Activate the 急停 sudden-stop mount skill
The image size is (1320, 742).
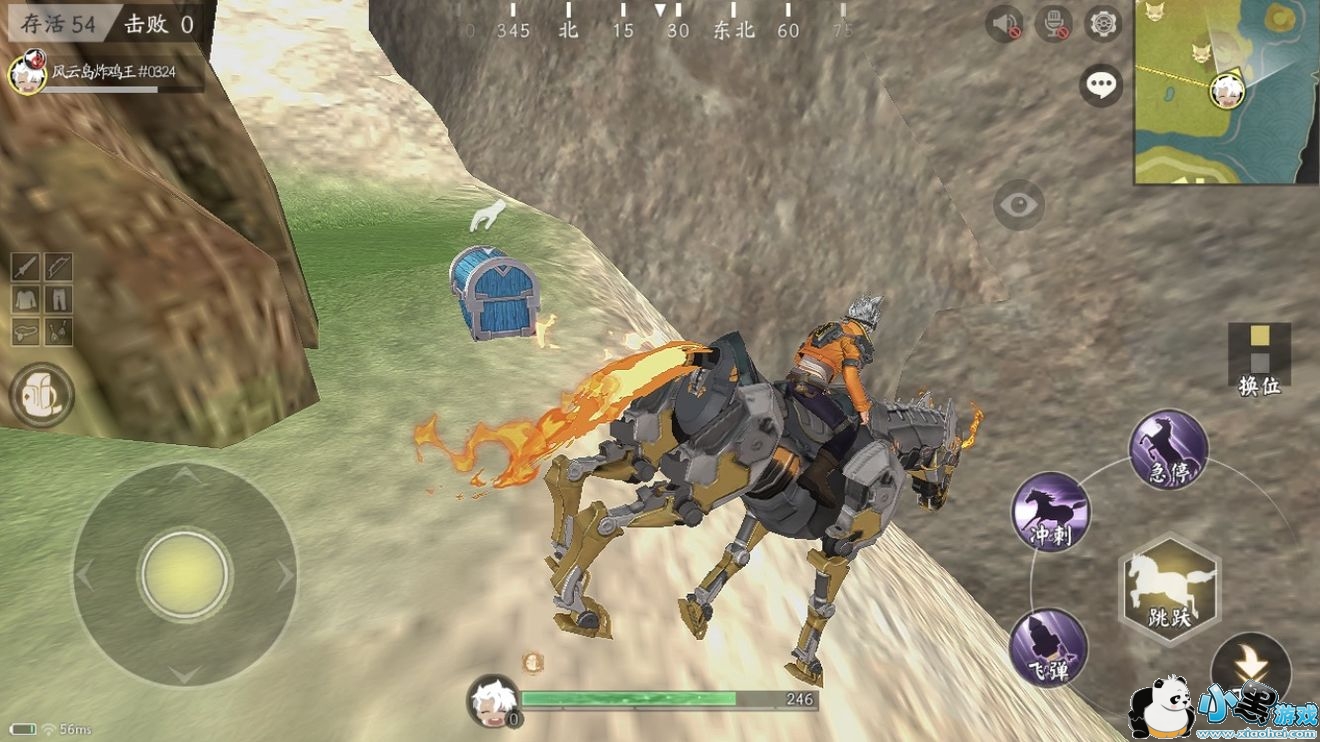[1168, 449]
